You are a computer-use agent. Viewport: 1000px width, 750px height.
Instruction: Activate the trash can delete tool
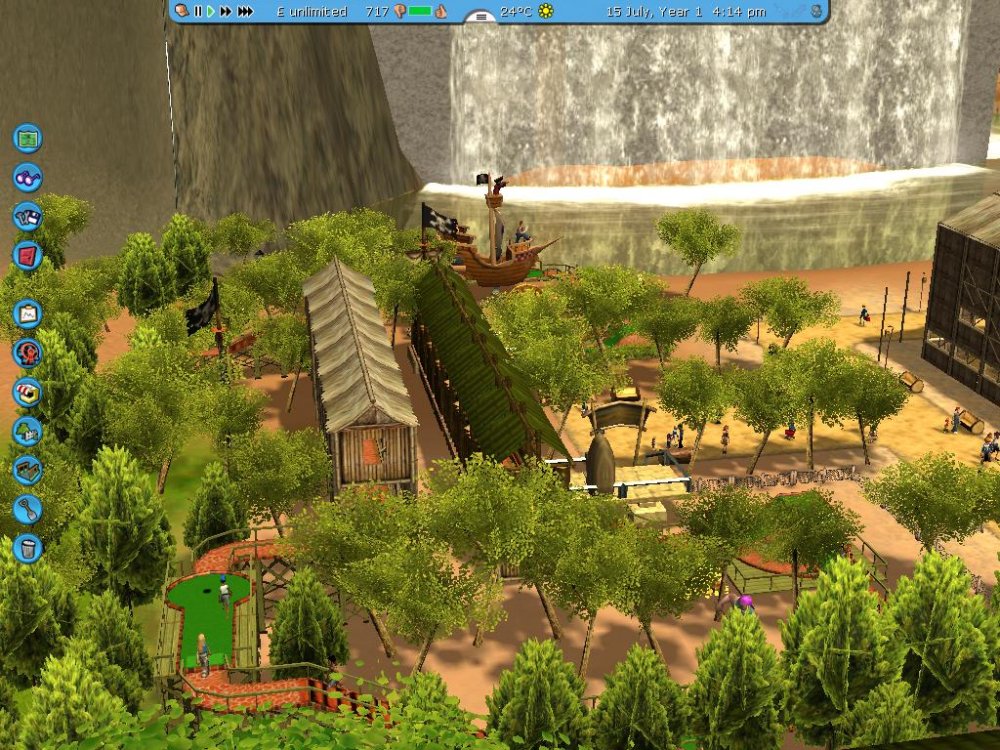coord(28,548)
